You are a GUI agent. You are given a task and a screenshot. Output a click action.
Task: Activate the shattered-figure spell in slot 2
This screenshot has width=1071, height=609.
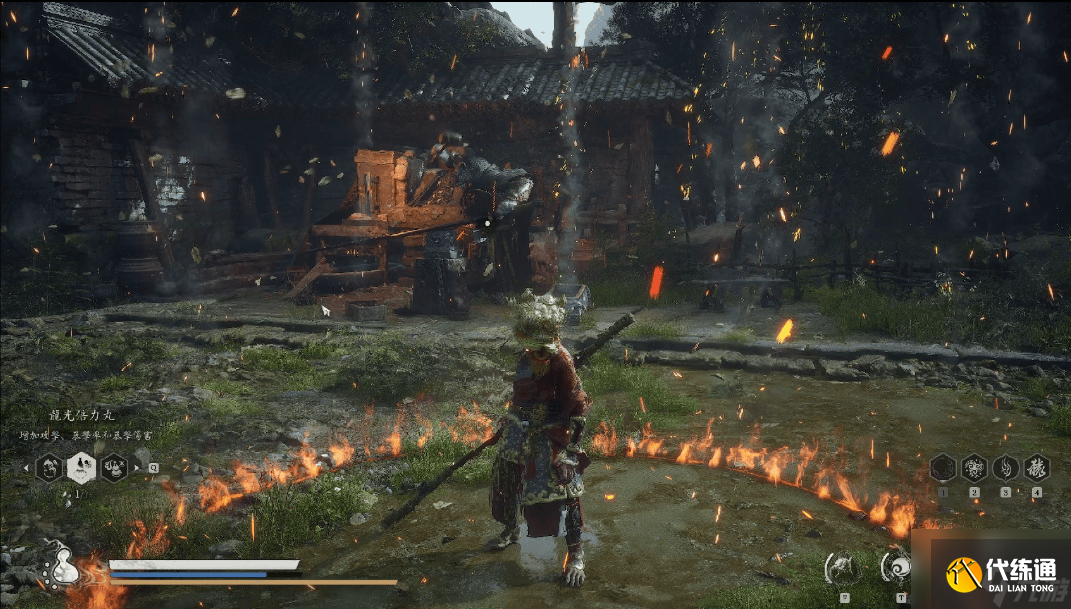pos(974,467)
